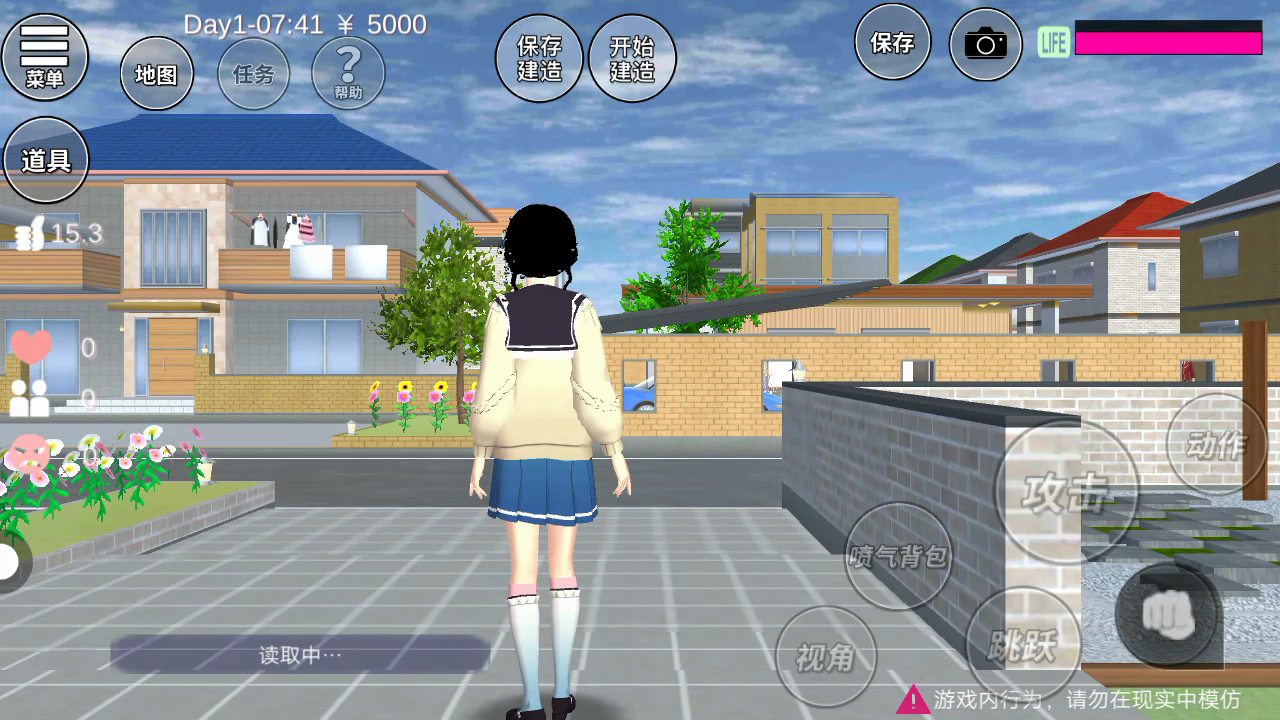Click the 保存建造 save build button
Screen dimensions: 1280x720
pos(539,58)
